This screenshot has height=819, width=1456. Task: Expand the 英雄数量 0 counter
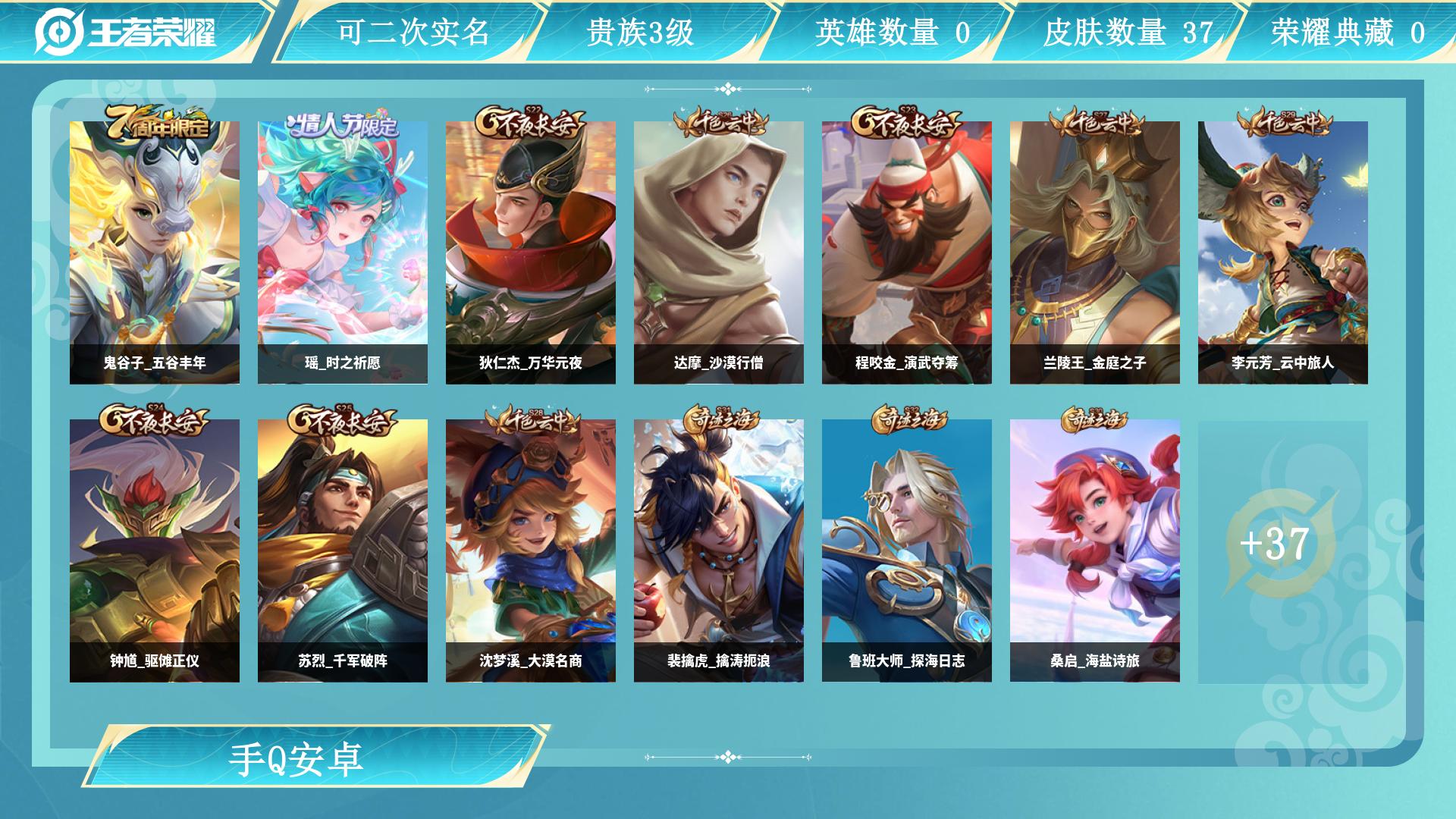pos(895,32)
